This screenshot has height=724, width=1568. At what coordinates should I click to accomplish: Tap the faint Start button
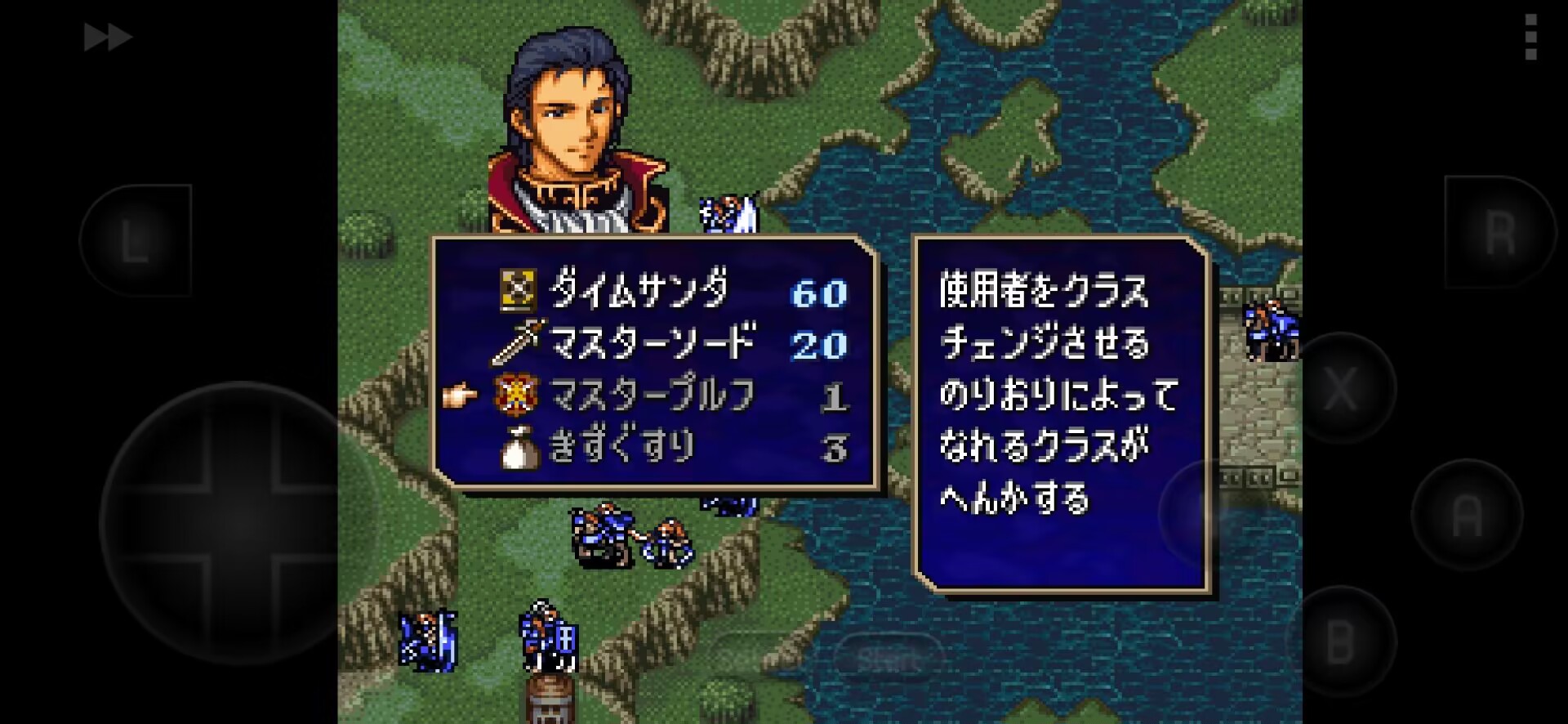click(890, 654)
